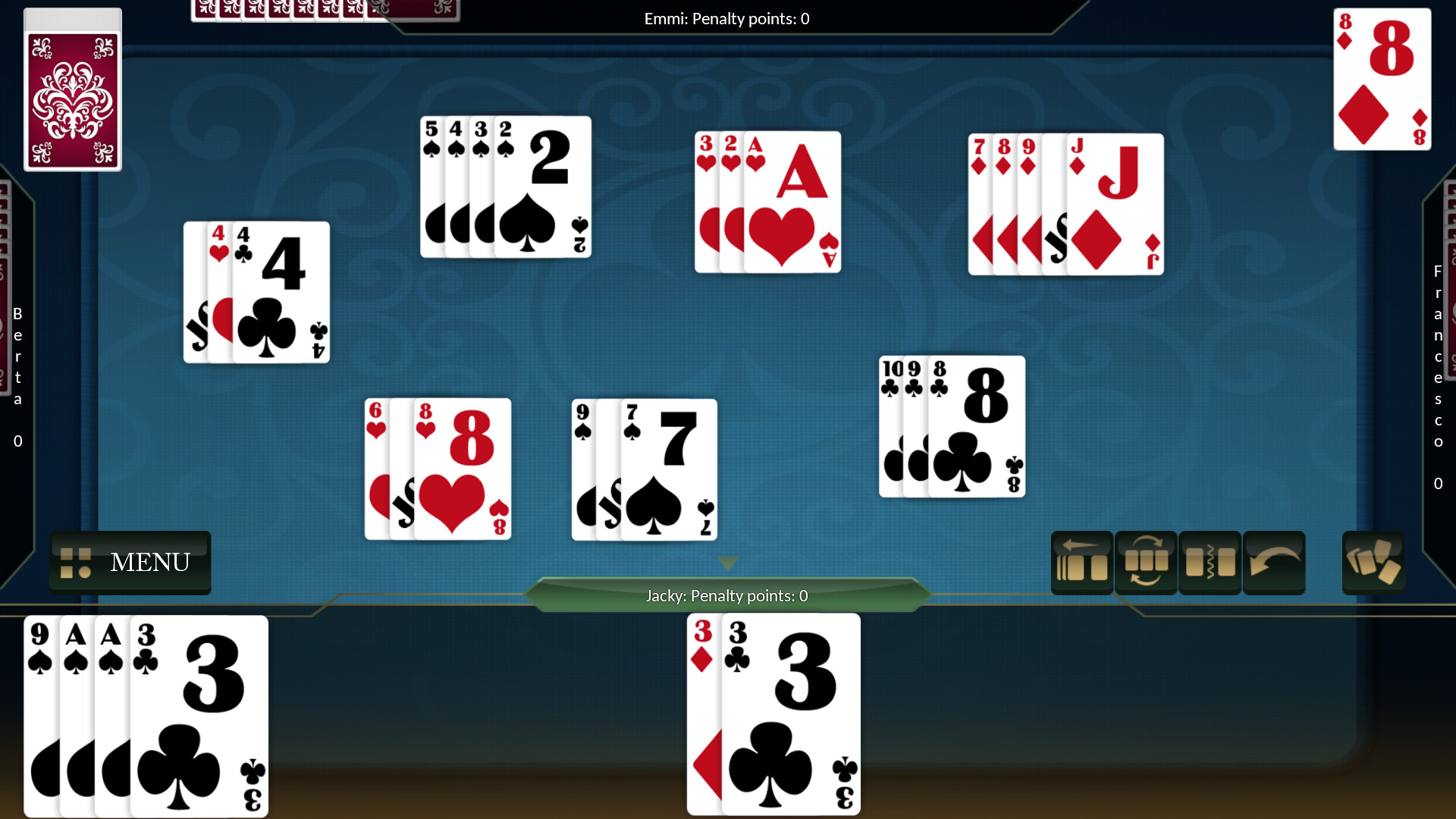This screenshot has height=819, width=1456.
Task: Click the sort cards icon with circular arrows
Action: (x=1147, y=563)
